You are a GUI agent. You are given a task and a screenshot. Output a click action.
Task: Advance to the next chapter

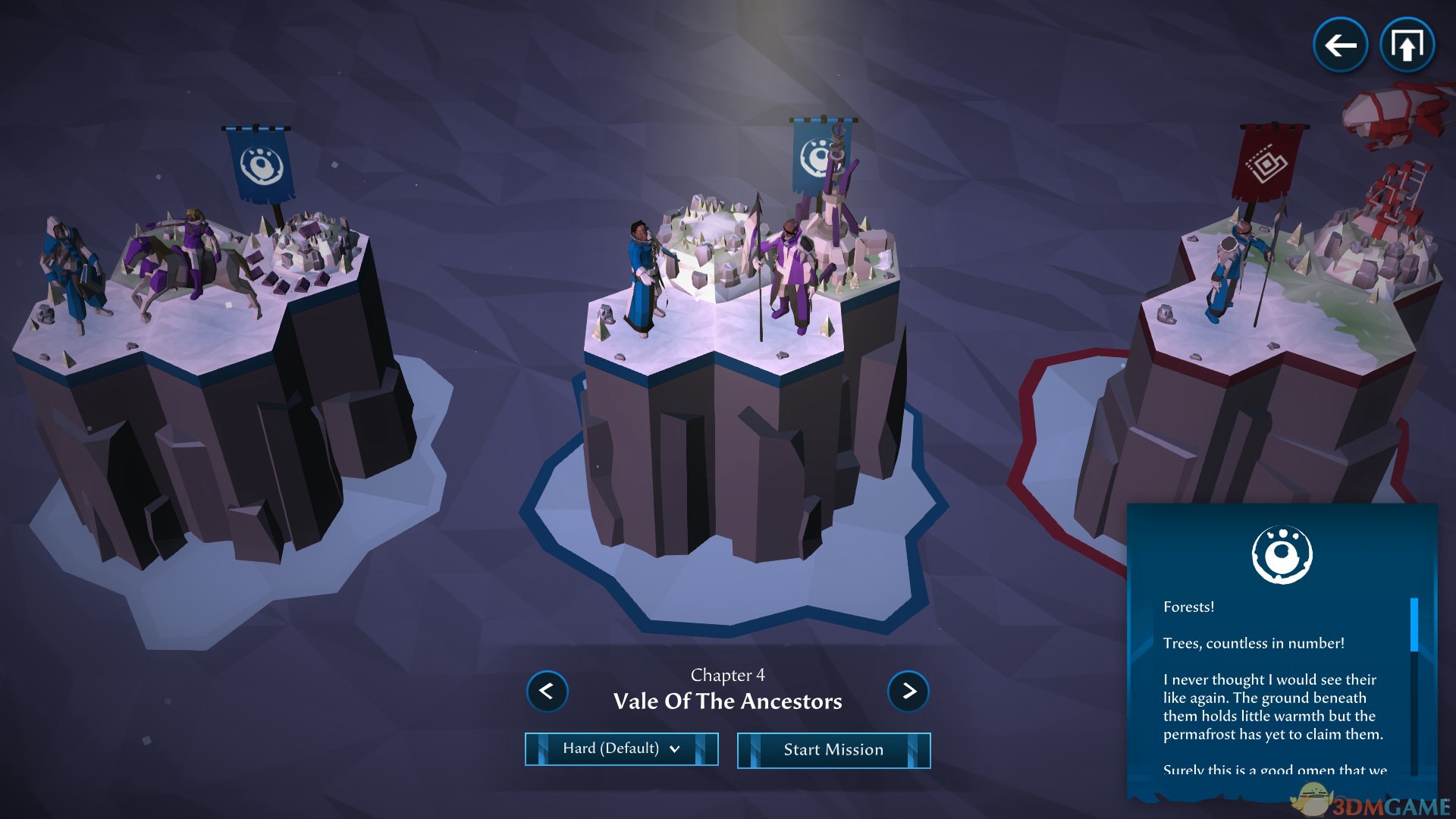(x=908, y=692)
